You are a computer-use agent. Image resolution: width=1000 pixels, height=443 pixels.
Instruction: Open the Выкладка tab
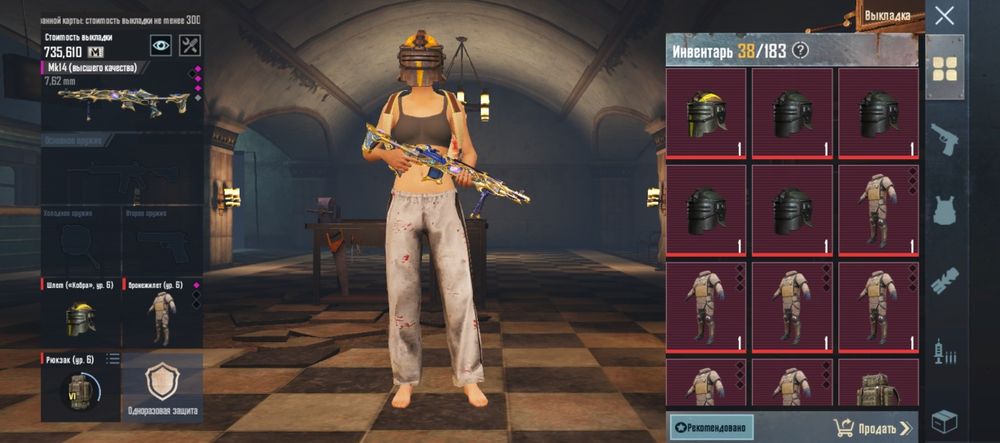[889, 17]
